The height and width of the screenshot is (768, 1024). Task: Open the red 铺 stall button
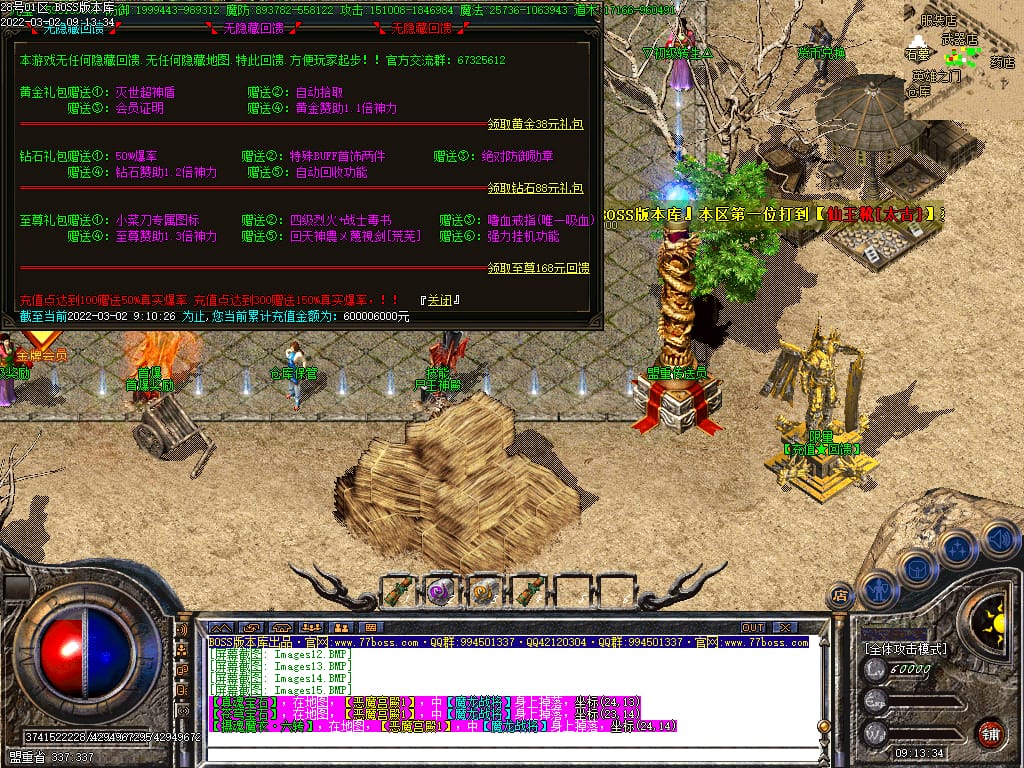[x=990, y=733]
